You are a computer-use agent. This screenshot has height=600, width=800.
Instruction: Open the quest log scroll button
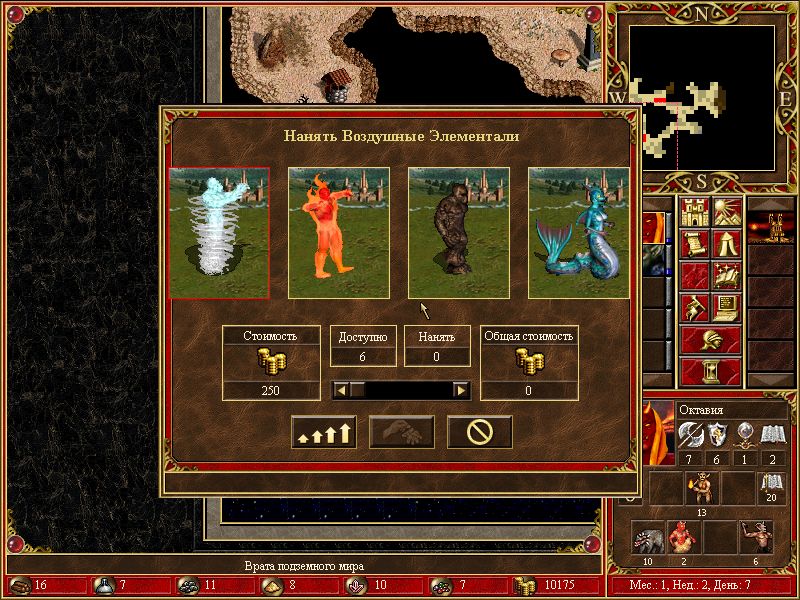(695, 244)
